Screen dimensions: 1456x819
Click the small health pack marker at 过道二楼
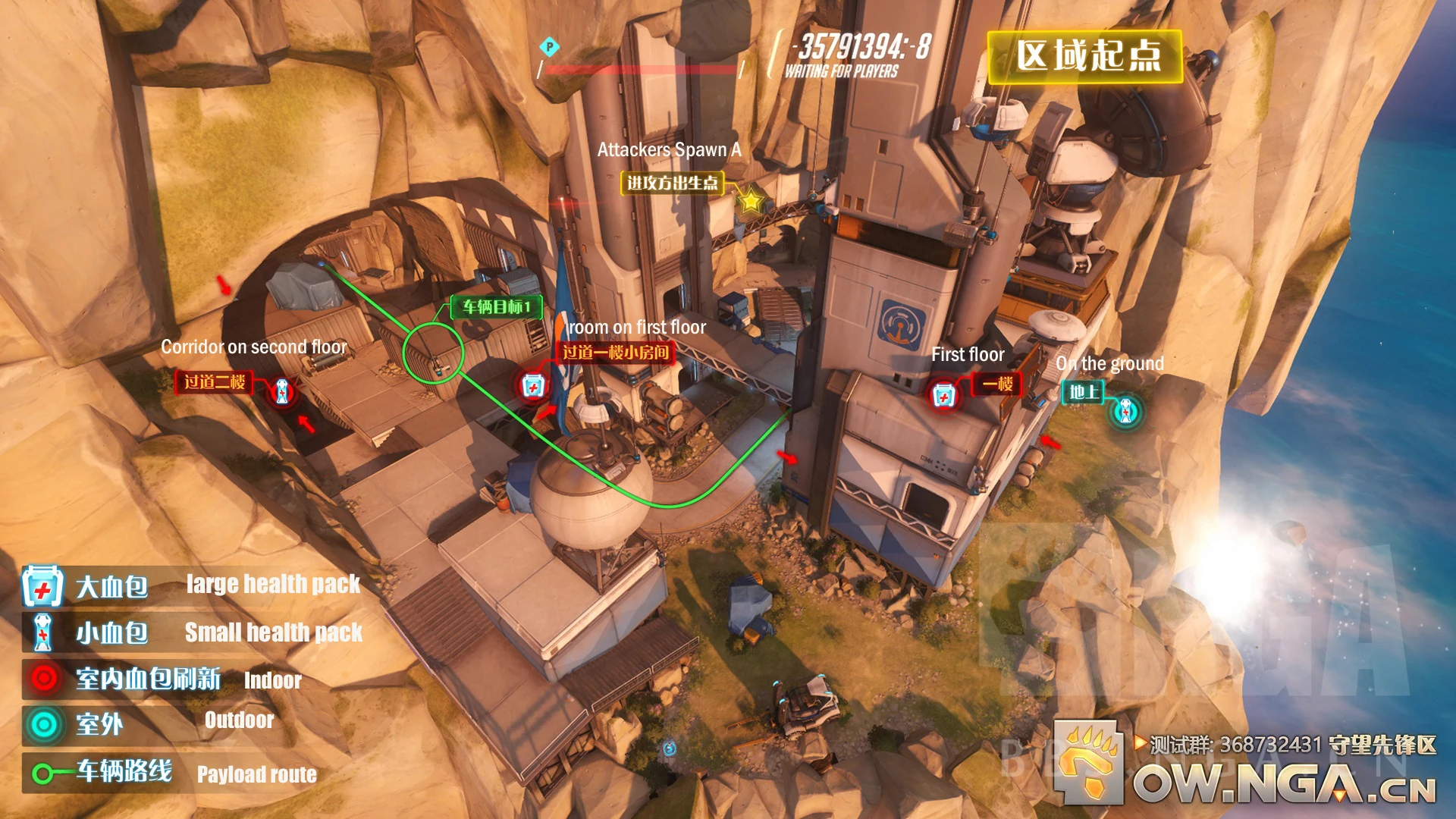point(281,391)
